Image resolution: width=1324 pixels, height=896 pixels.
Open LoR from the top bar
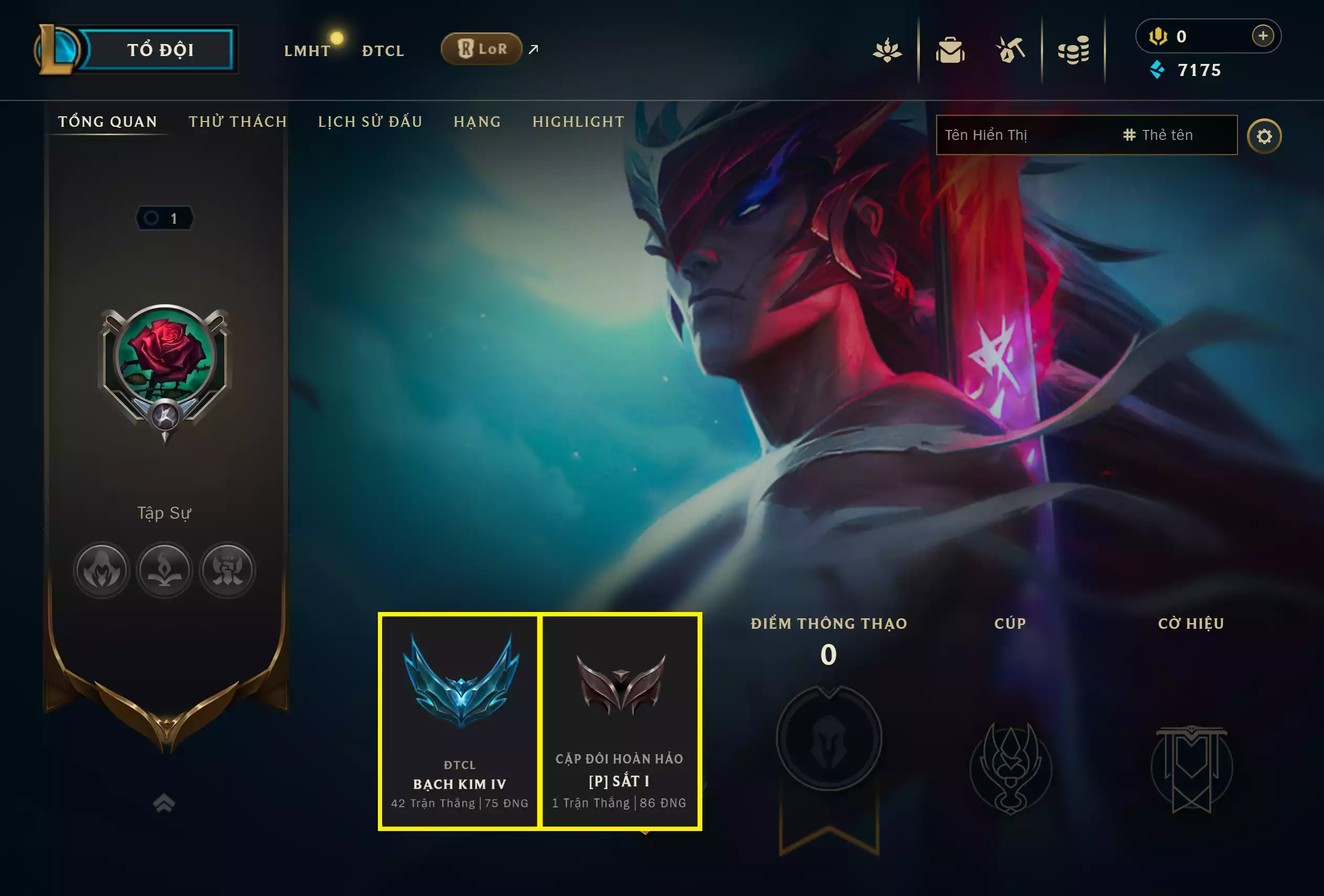coord(481,49)
